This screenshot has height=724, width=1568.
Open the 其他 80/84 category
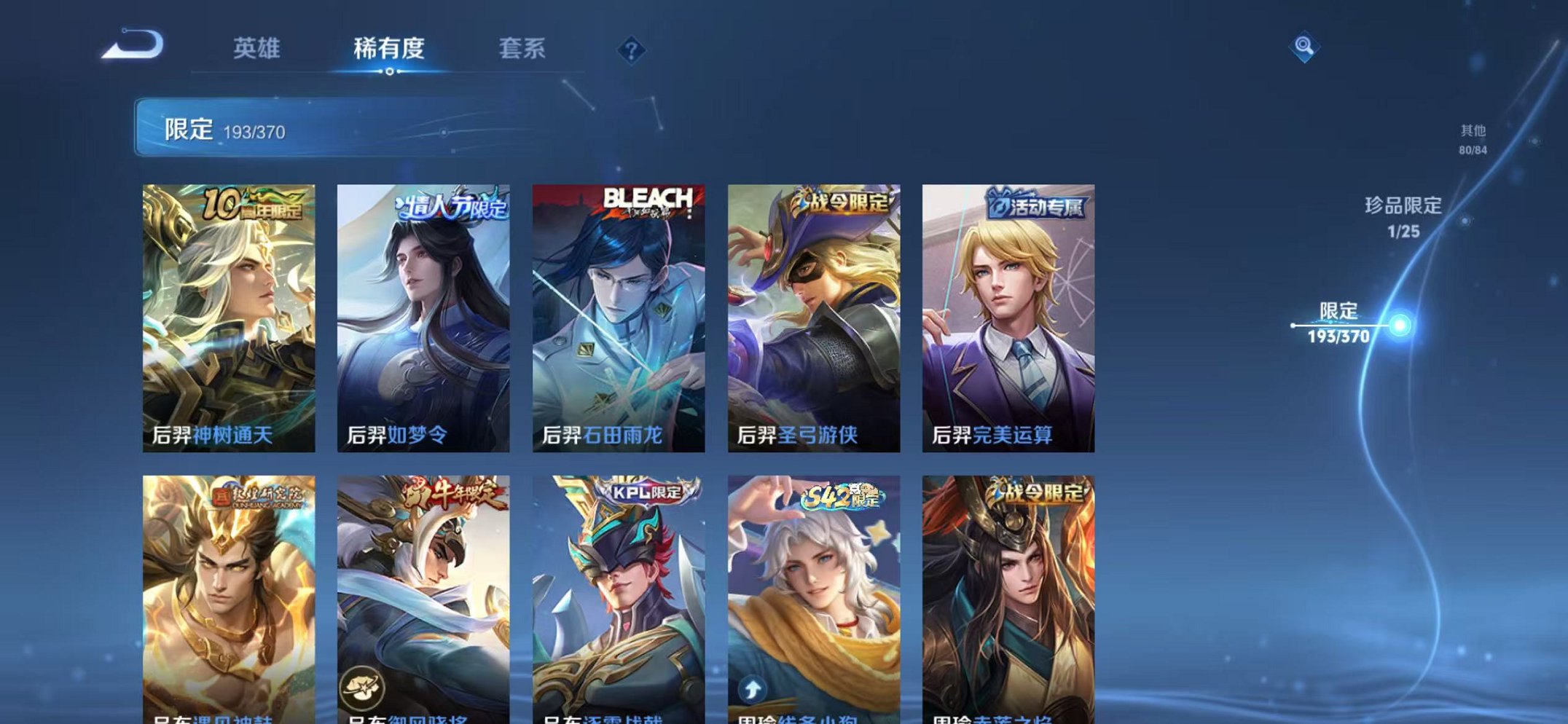pyautogui.click(x=1473, y=138)
